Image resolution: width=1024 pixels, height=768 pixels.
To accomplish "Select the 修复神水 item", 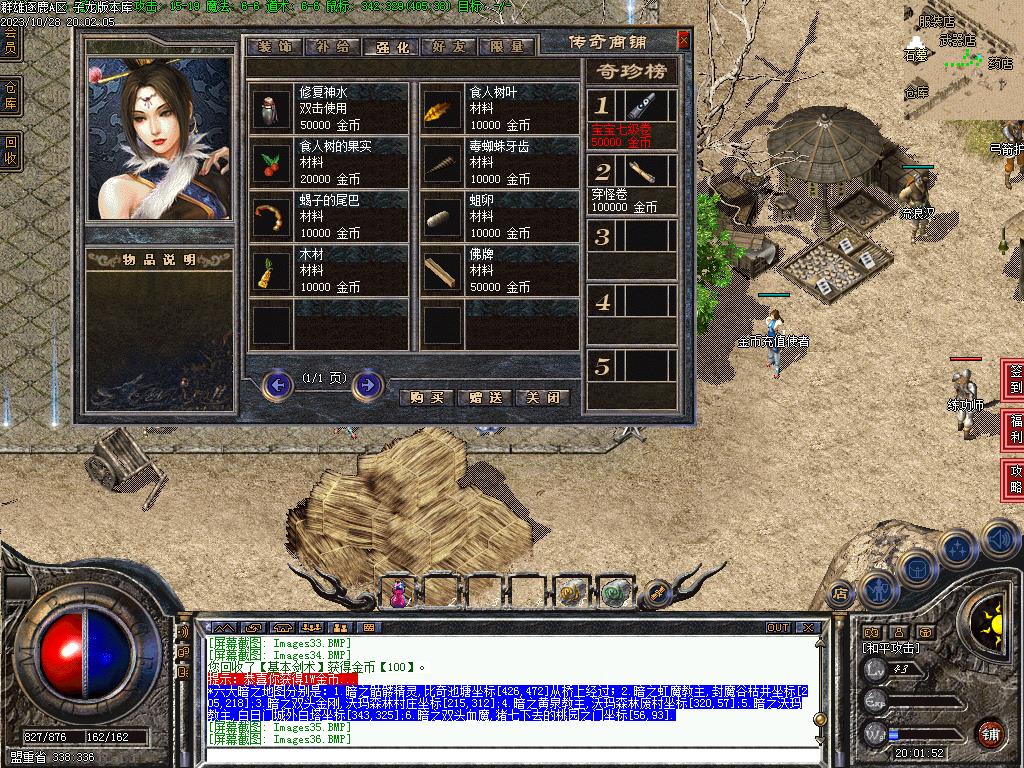I will (x=330, y=108).
